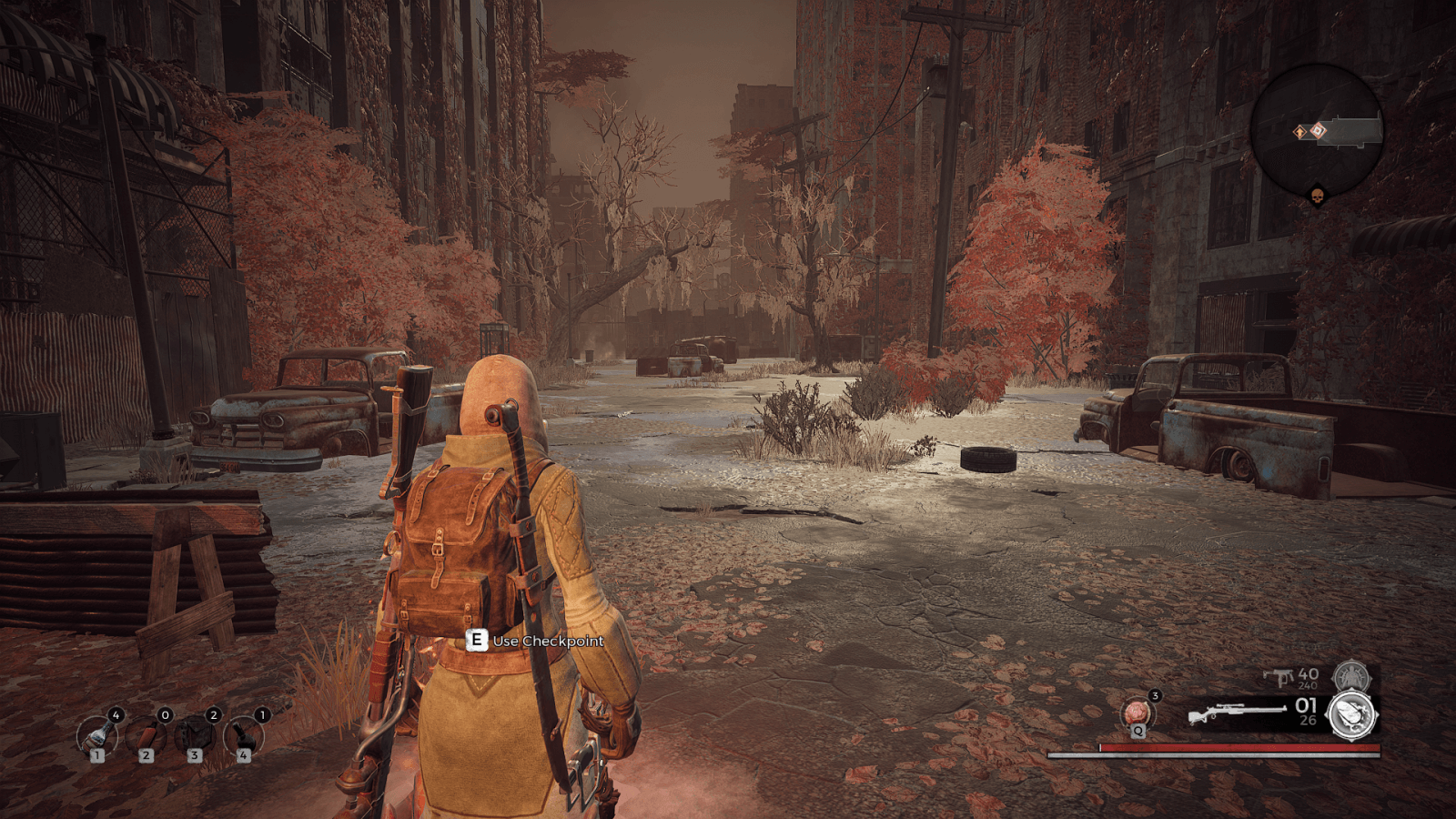The height and width of the screenshot is (819, 1456).
Task: Click the orange arrow marker on minimap
Action: (1299, 132)
